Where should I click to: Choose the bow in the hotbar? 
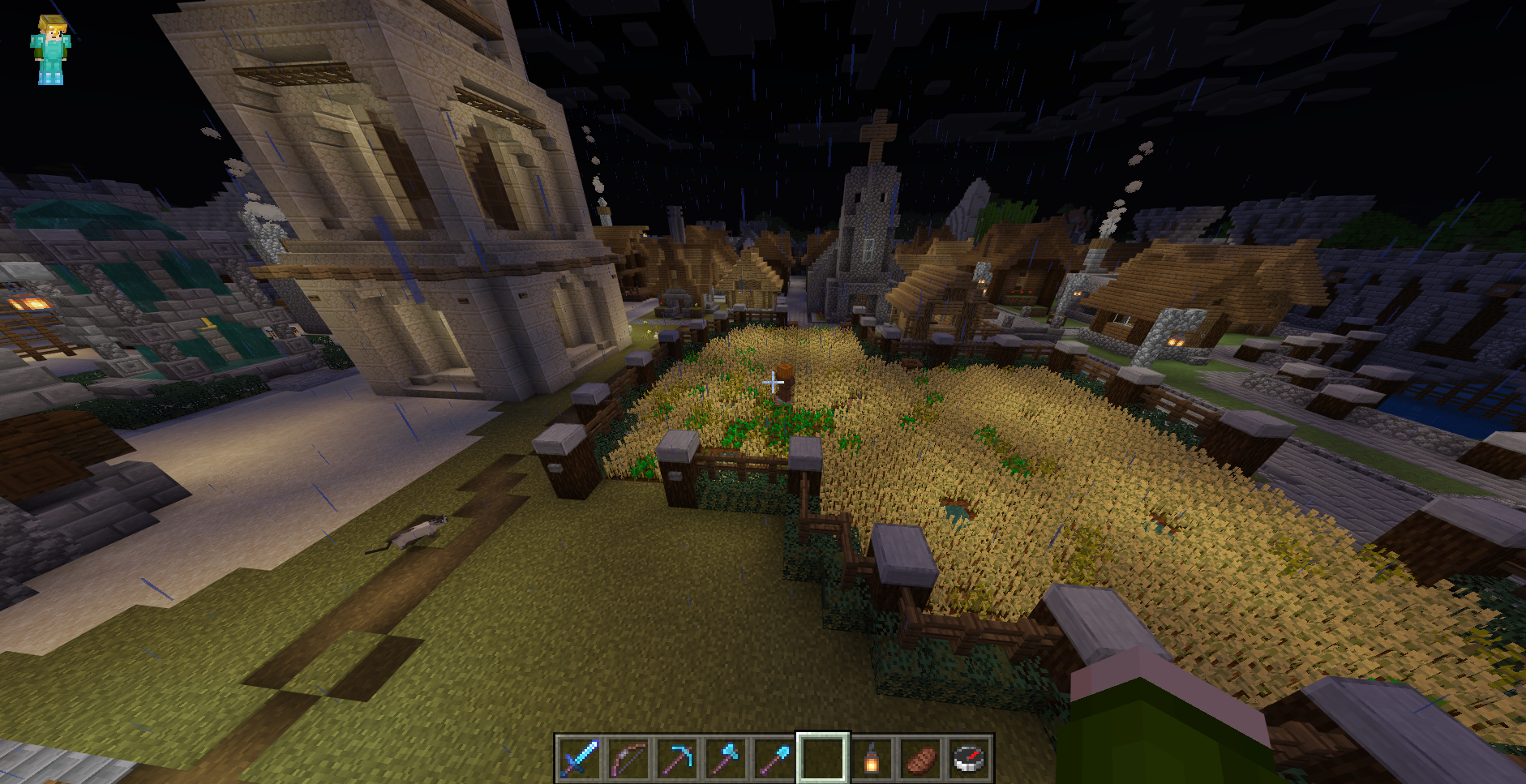tap(628, 759)
